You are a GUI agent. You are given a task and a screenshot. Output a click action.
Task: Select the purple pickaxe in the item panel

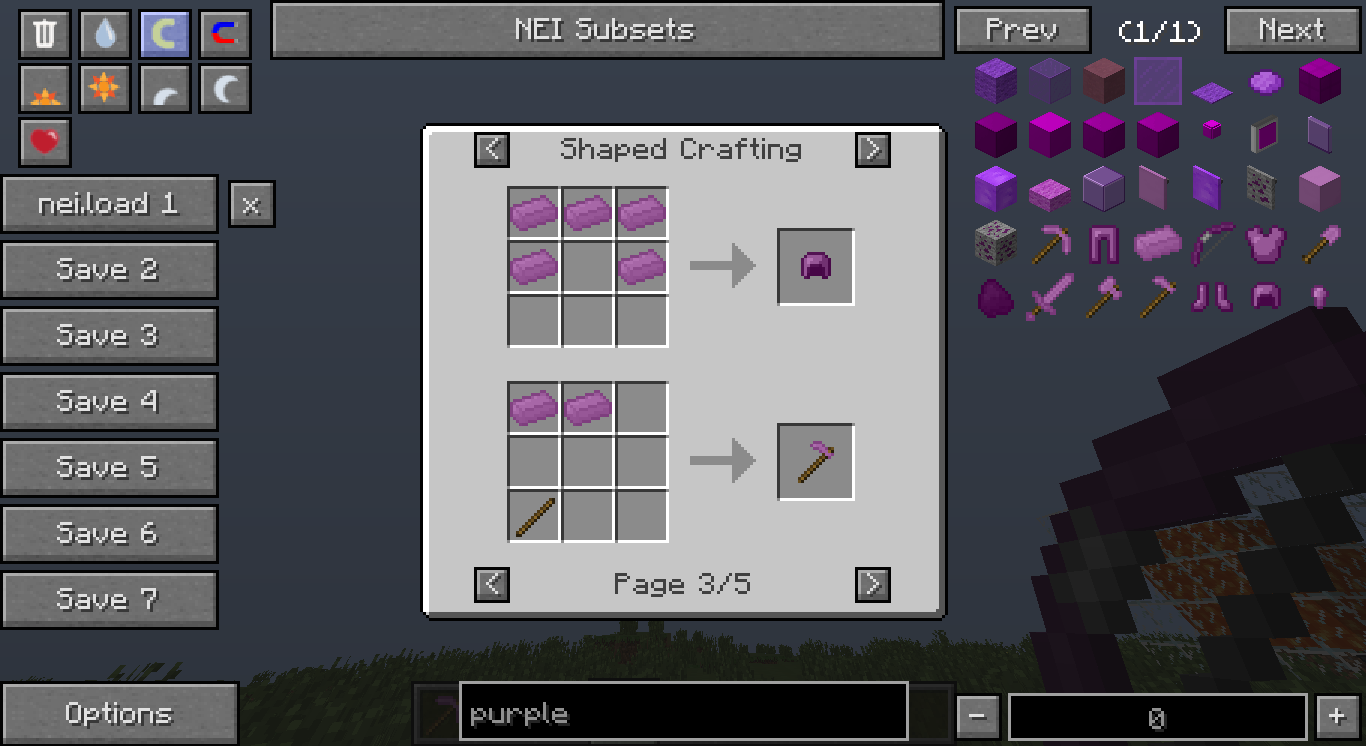[x=1049, y=243]
